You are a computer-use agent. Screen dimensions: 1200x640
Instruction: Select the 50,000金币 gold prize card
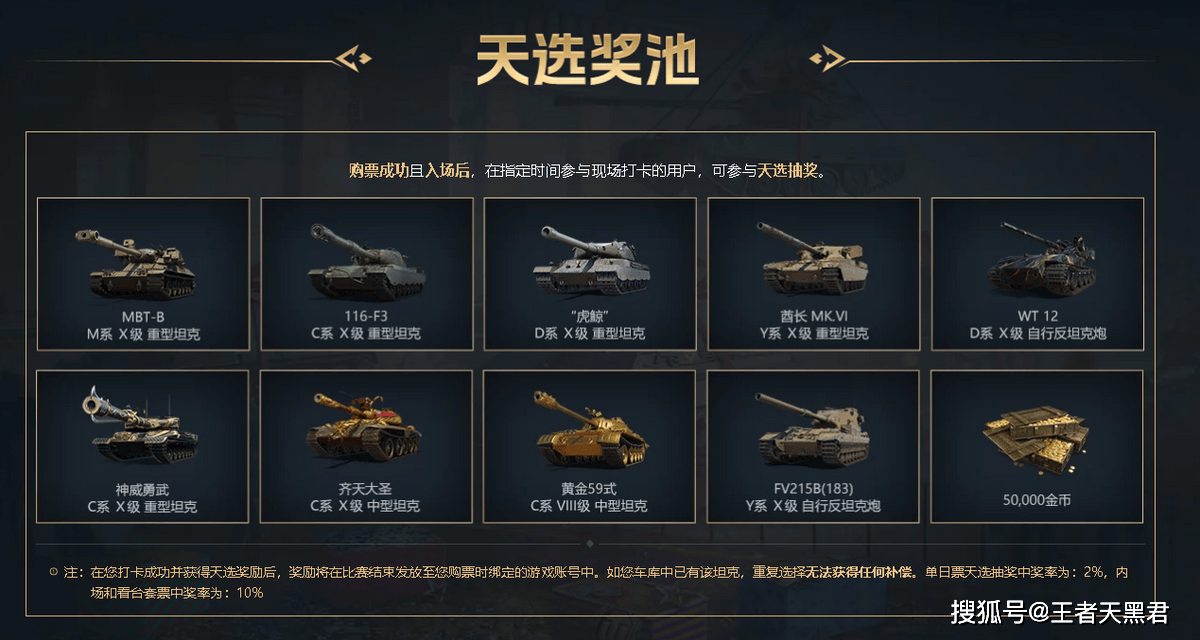coord(1037,446)
